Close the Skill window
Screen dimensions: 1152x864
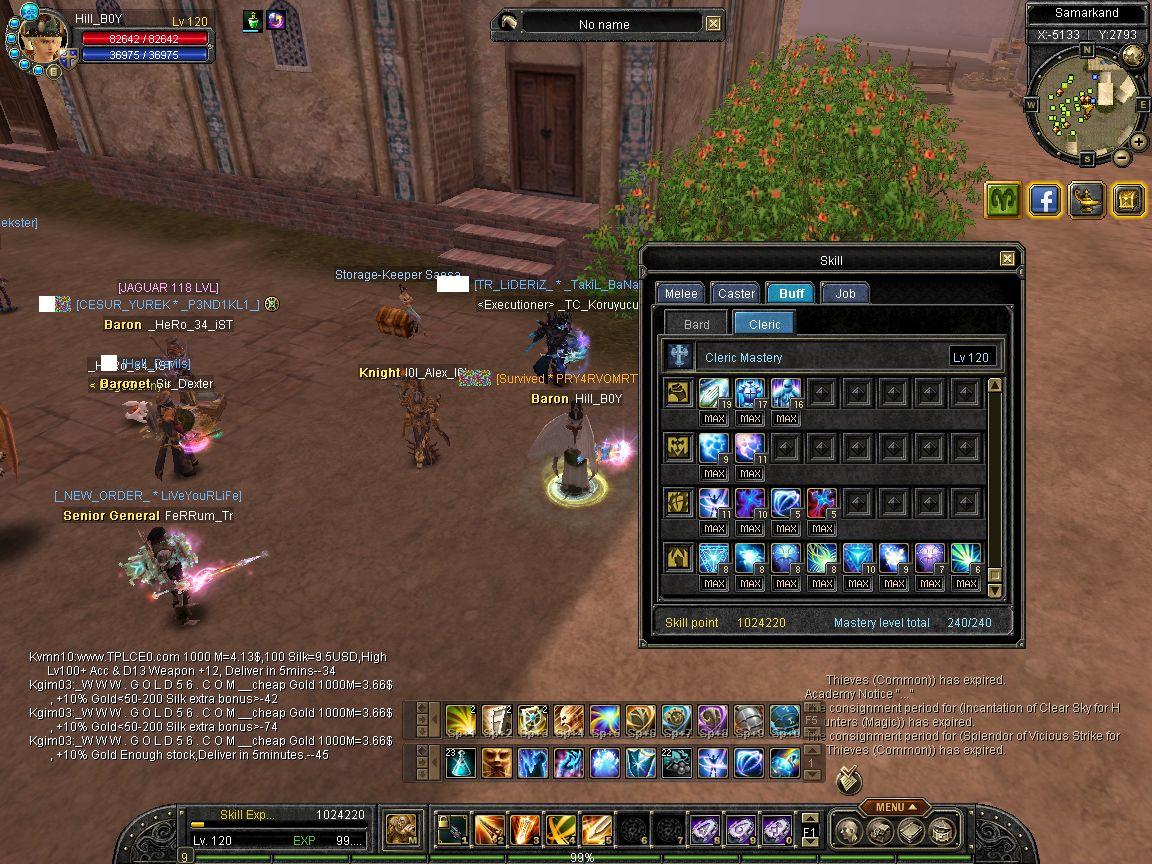coord(1007,259)
